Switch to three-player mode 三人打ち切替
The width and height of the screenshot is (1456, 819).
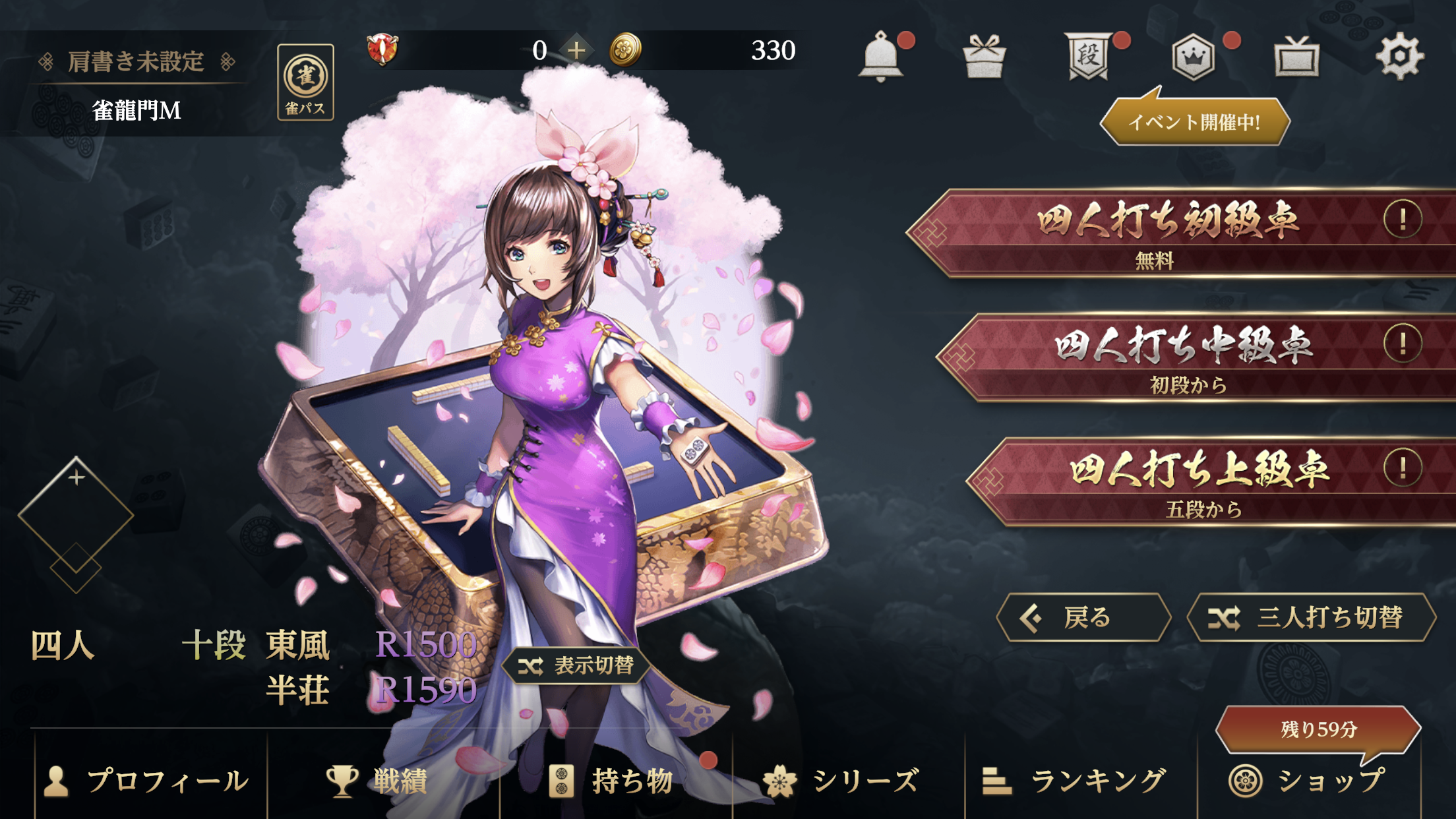(1311, 618)
